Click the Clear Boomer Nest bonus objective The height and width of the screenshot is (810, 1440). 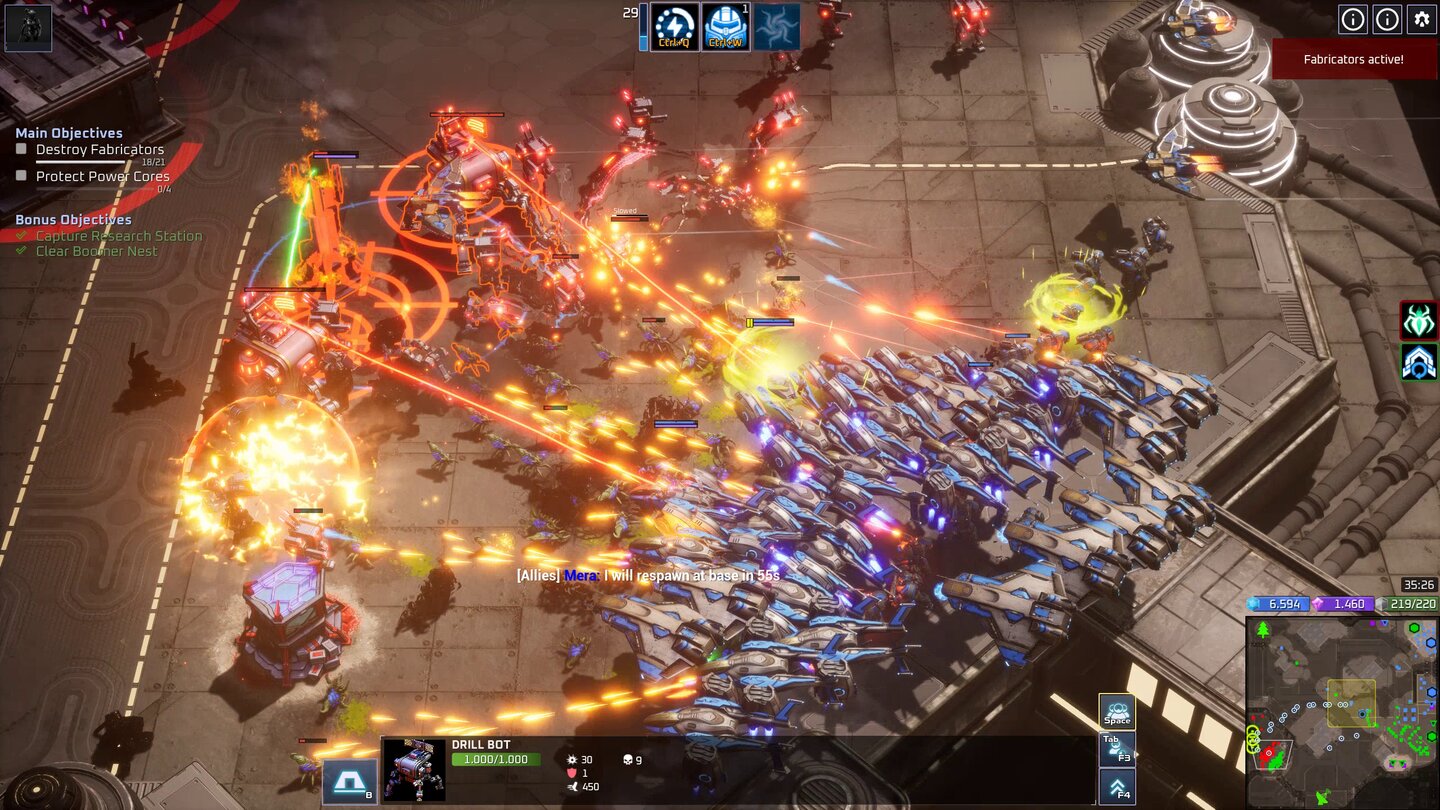96,251
